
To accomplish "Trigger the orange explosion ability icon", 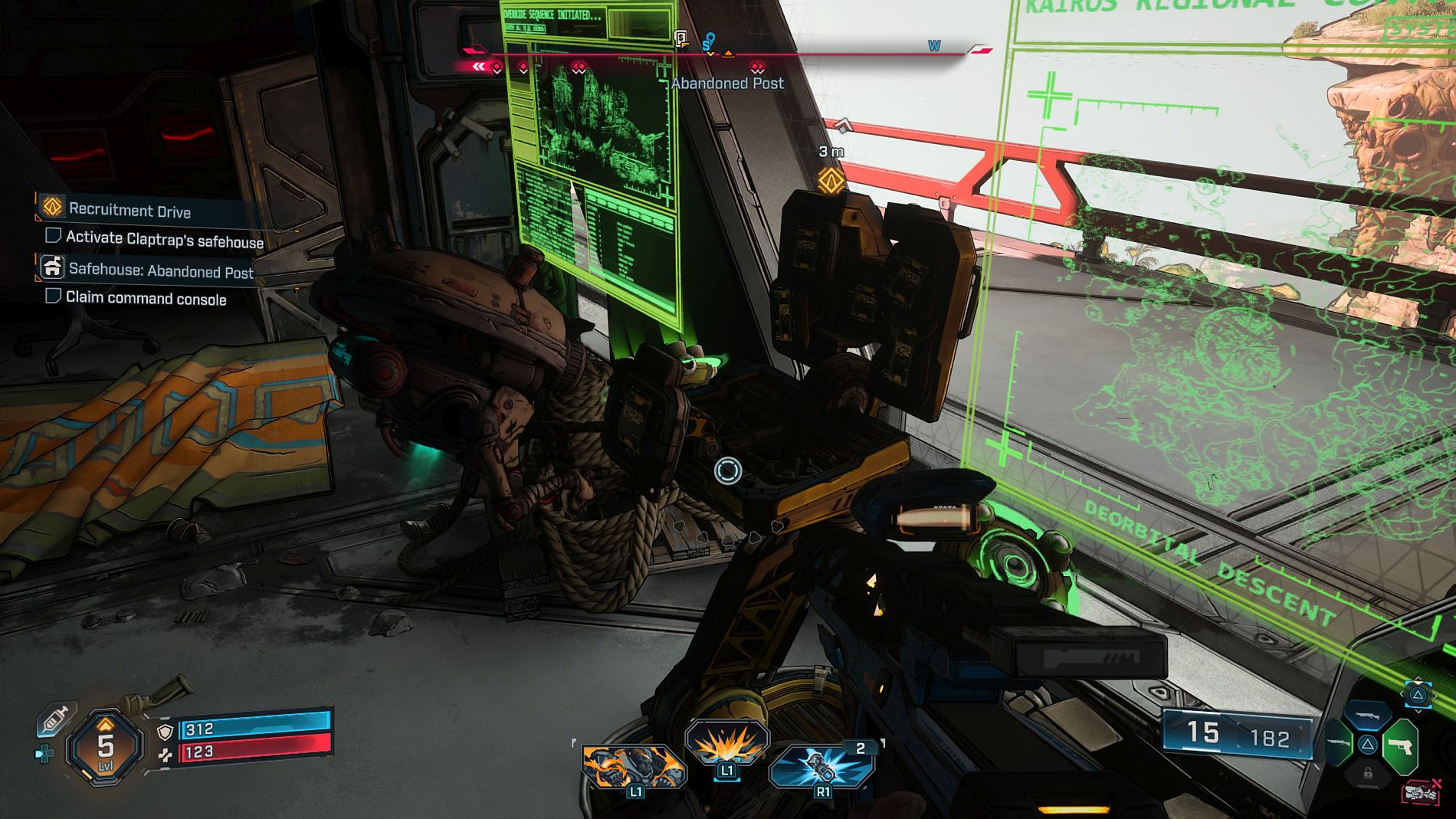I will (726, 743).
